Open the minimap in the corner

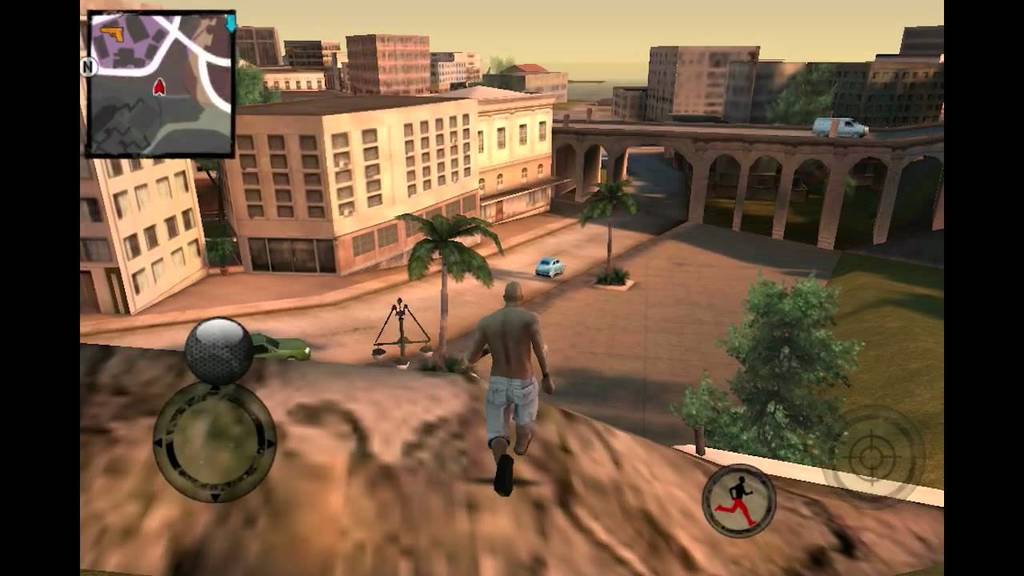click(160, 84)
